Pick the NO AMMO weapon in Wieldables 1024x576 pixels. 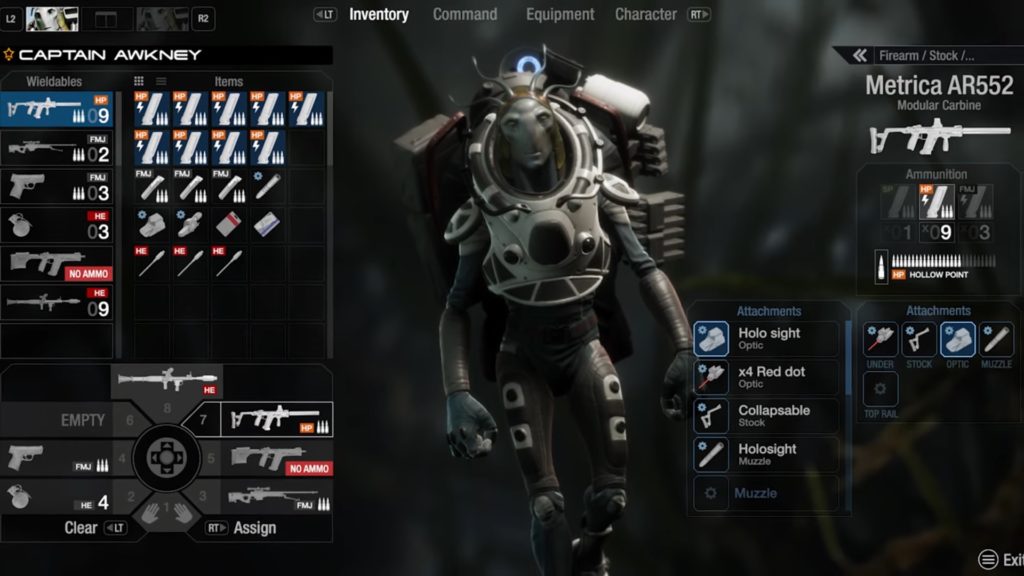click(x=57, y=264)
